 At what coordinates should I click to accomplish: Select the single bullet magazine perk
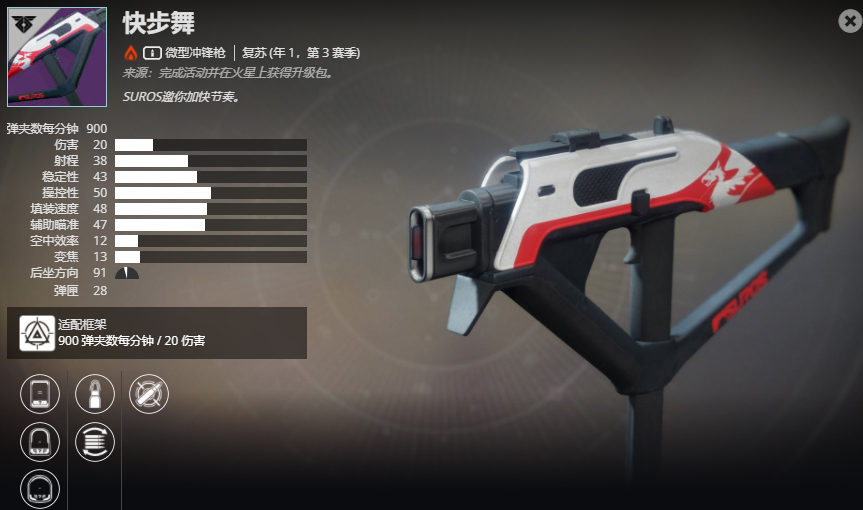click(95, 393)
